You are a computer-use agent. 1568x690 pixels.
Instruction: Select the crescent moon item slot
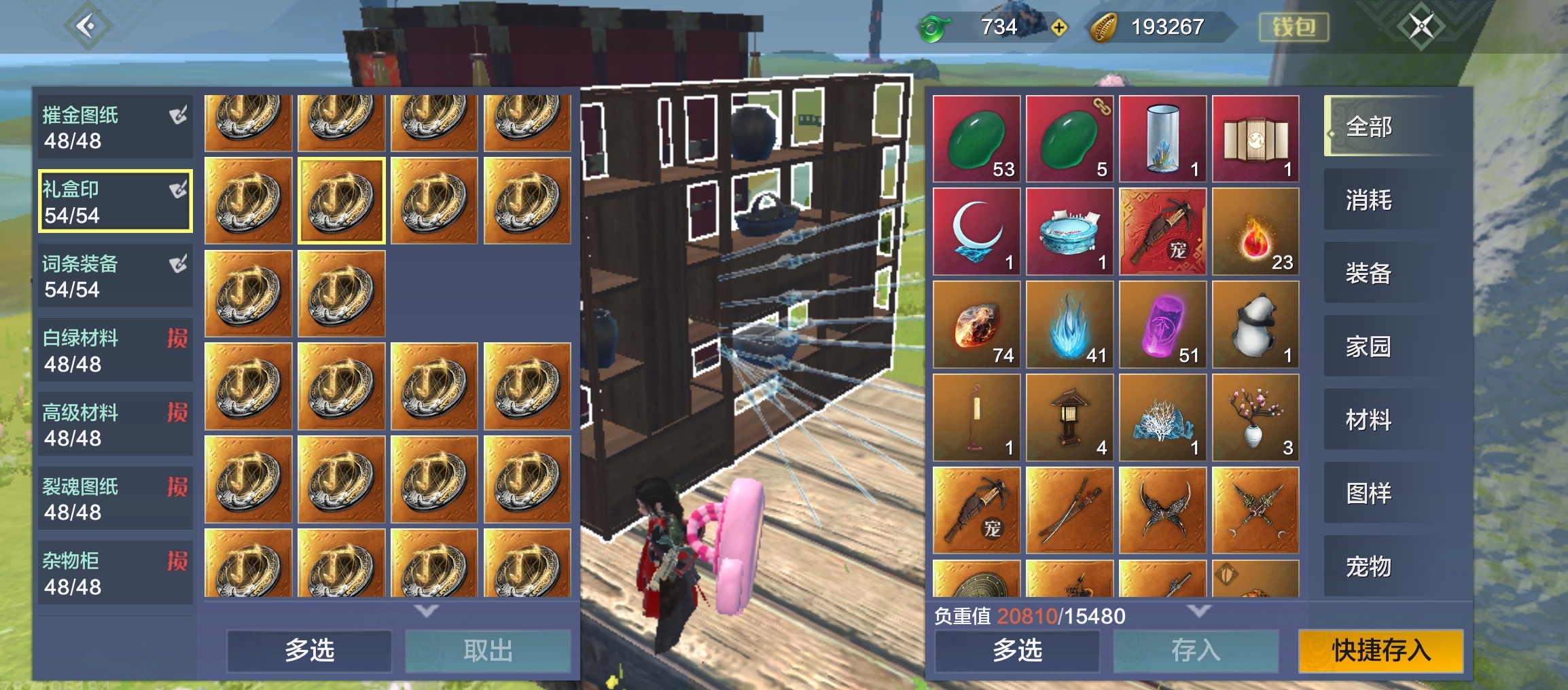[x=976, y=232]
